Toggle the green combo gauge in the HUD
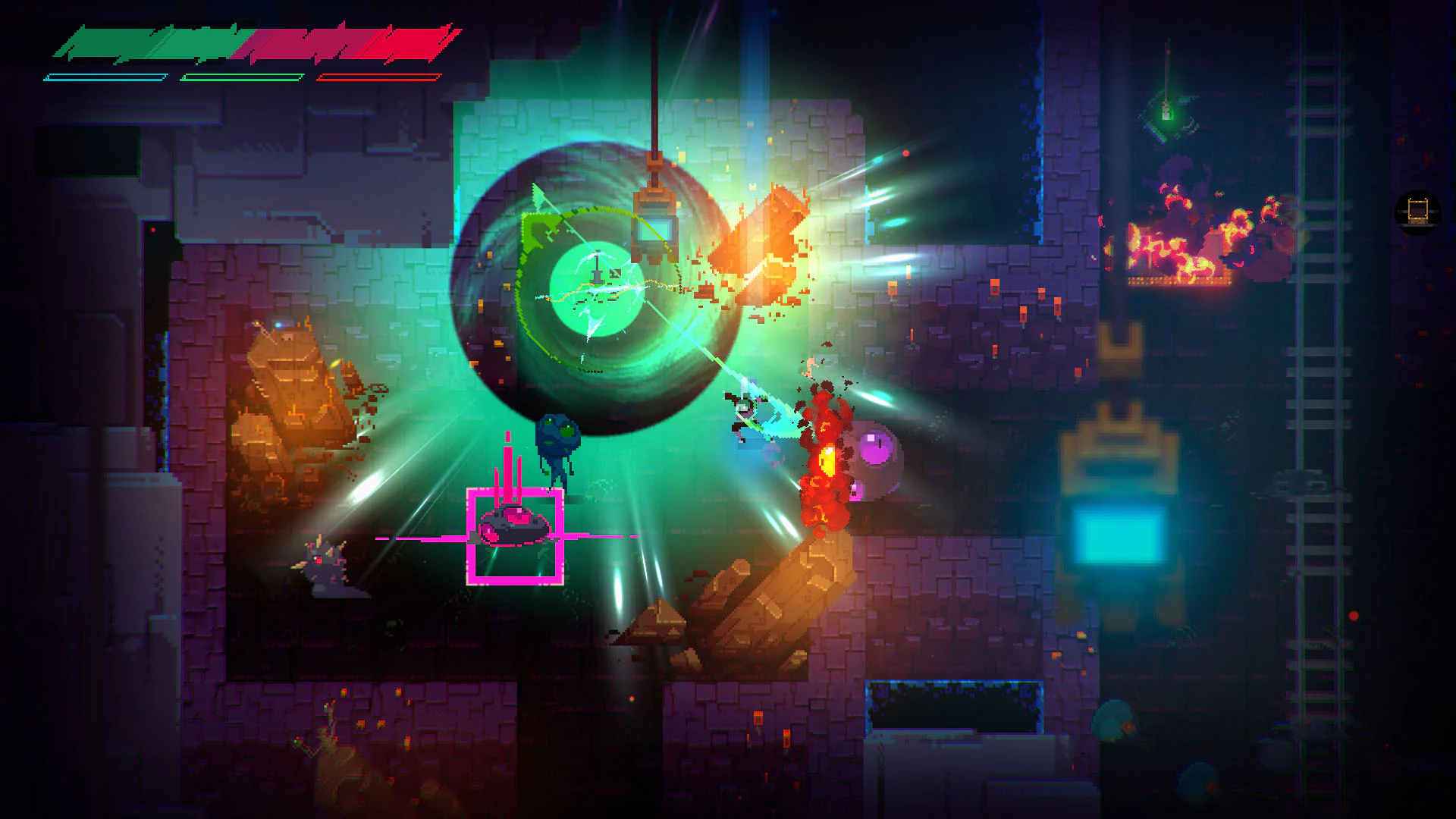1456x819 pixels. point(243,76)
